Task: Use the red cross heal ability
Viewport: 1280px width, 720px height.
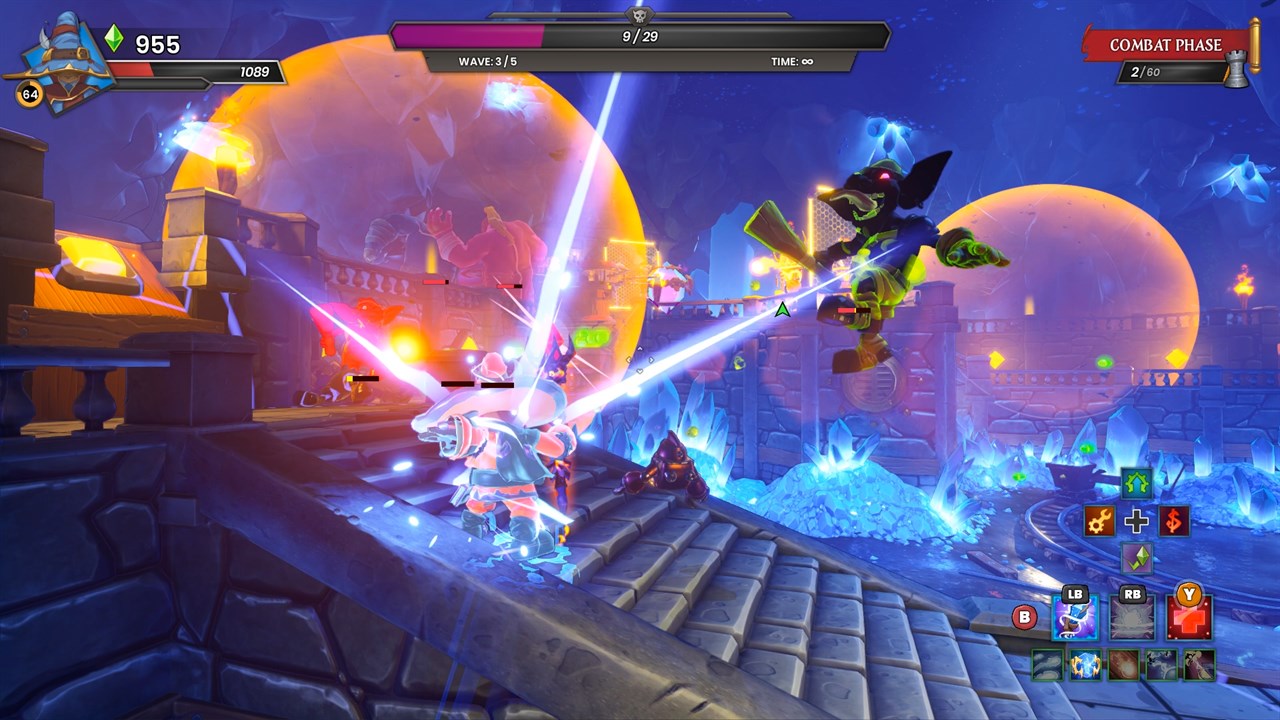Action: coord(1189,619)
